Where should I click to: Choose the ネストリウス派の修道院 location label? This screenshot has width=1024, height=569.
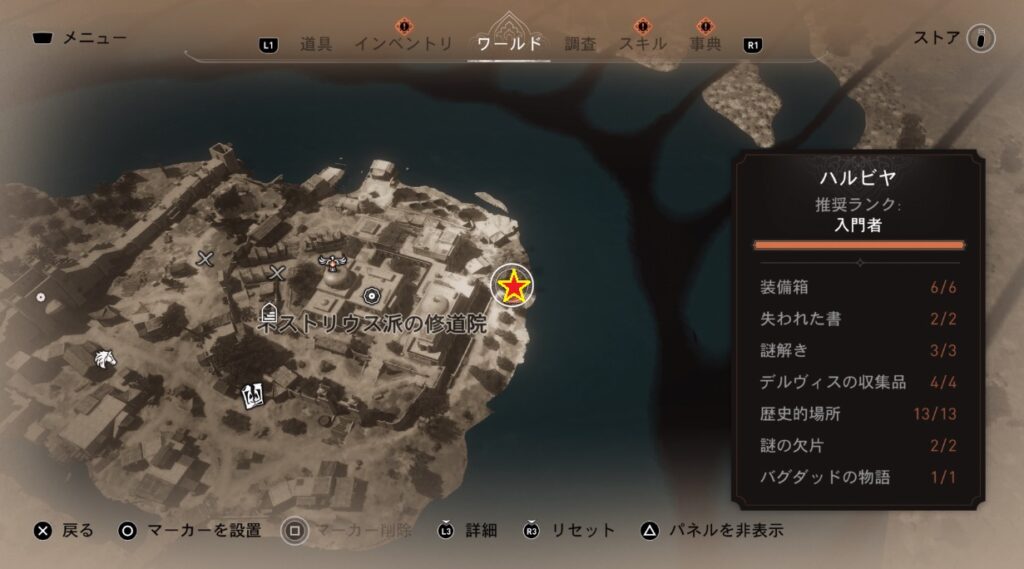tap(365, 322)
